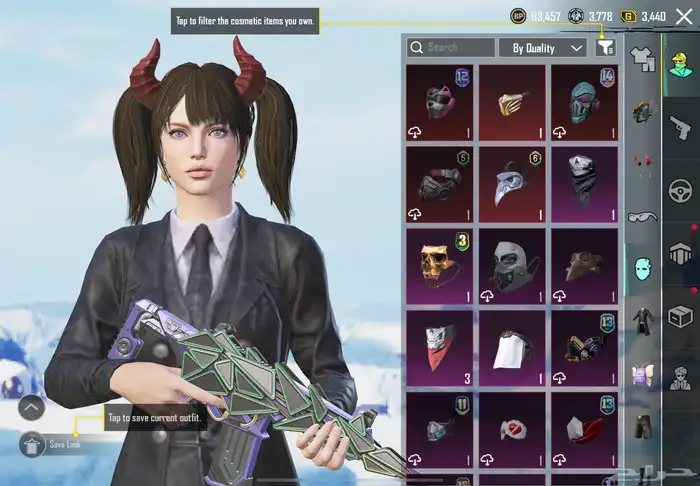
Task: Select the butterfly backpack category tab
Action: pos(642,375)
